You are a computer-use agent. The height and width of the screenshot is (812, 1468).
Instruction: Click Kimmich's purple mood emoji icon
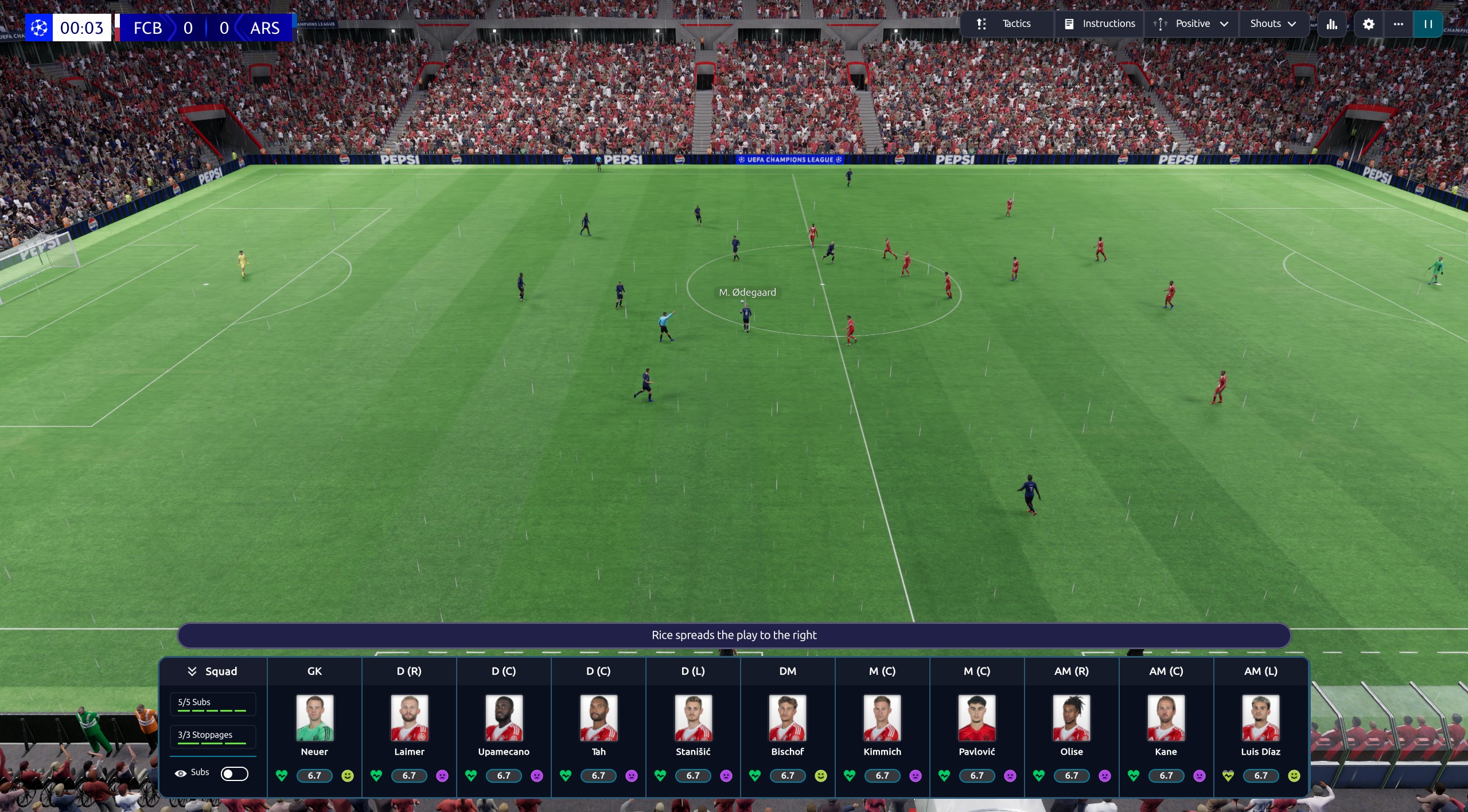click(916, 775)
